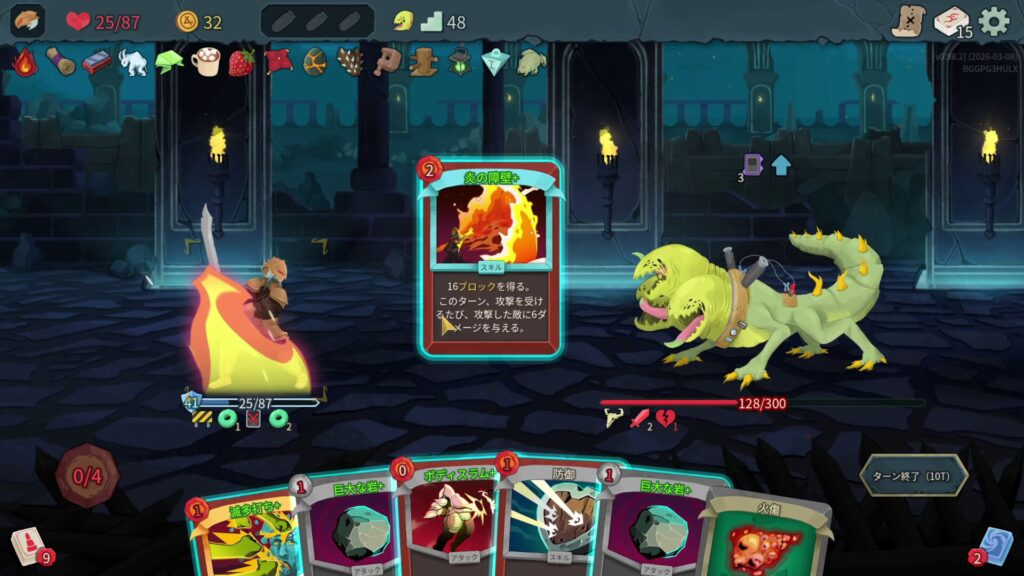Open the discard pile showing 2 cards
This screenshot has width=1024, height=576.
996,546
